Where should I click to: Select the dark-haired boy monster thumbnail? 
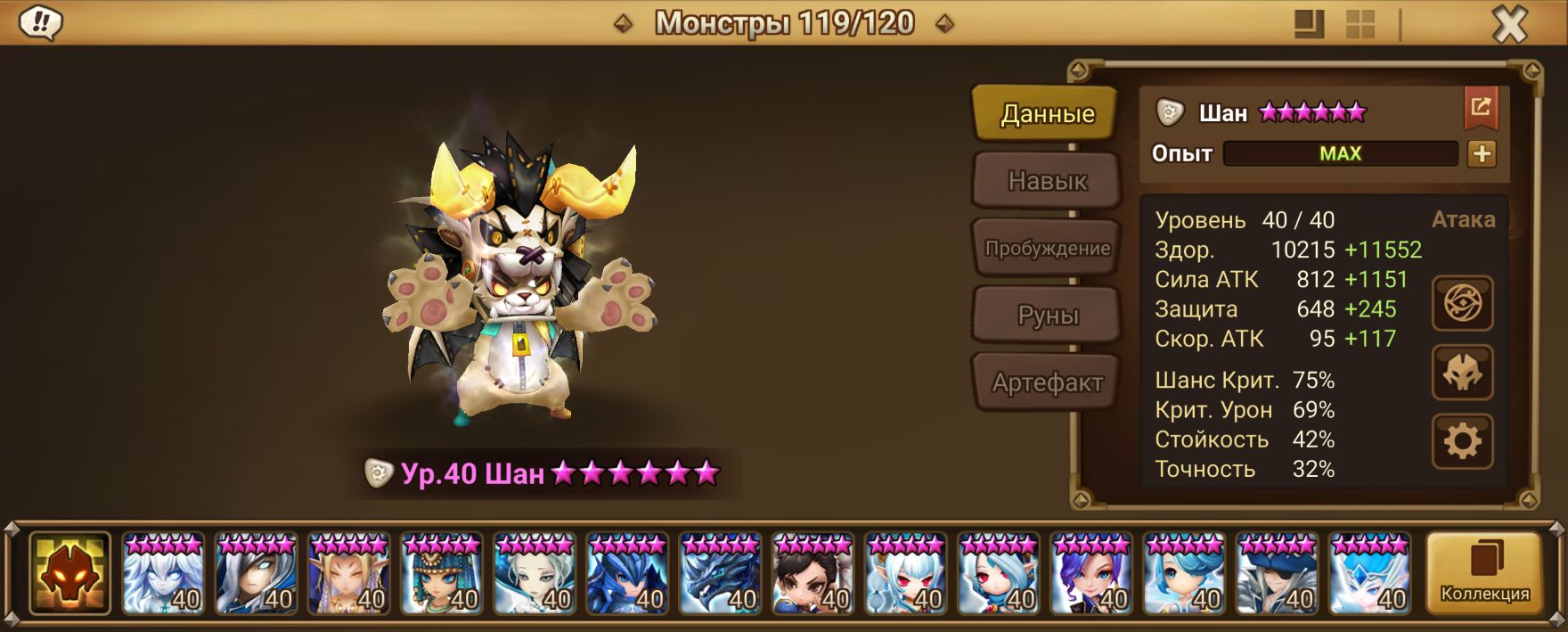click(x=813, y=574)
